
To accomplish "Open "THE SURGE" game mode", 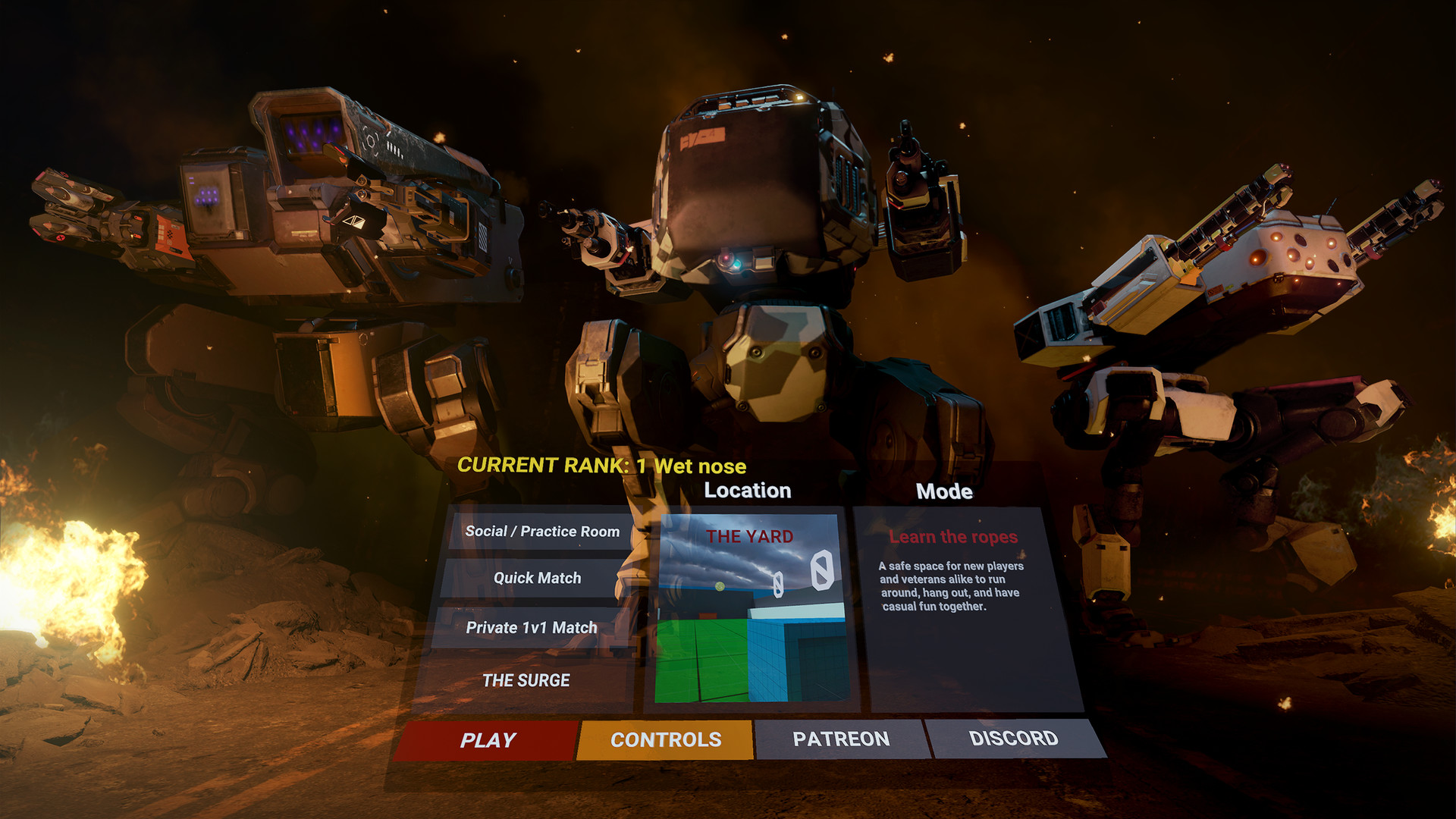I will [x=526, y=681].
